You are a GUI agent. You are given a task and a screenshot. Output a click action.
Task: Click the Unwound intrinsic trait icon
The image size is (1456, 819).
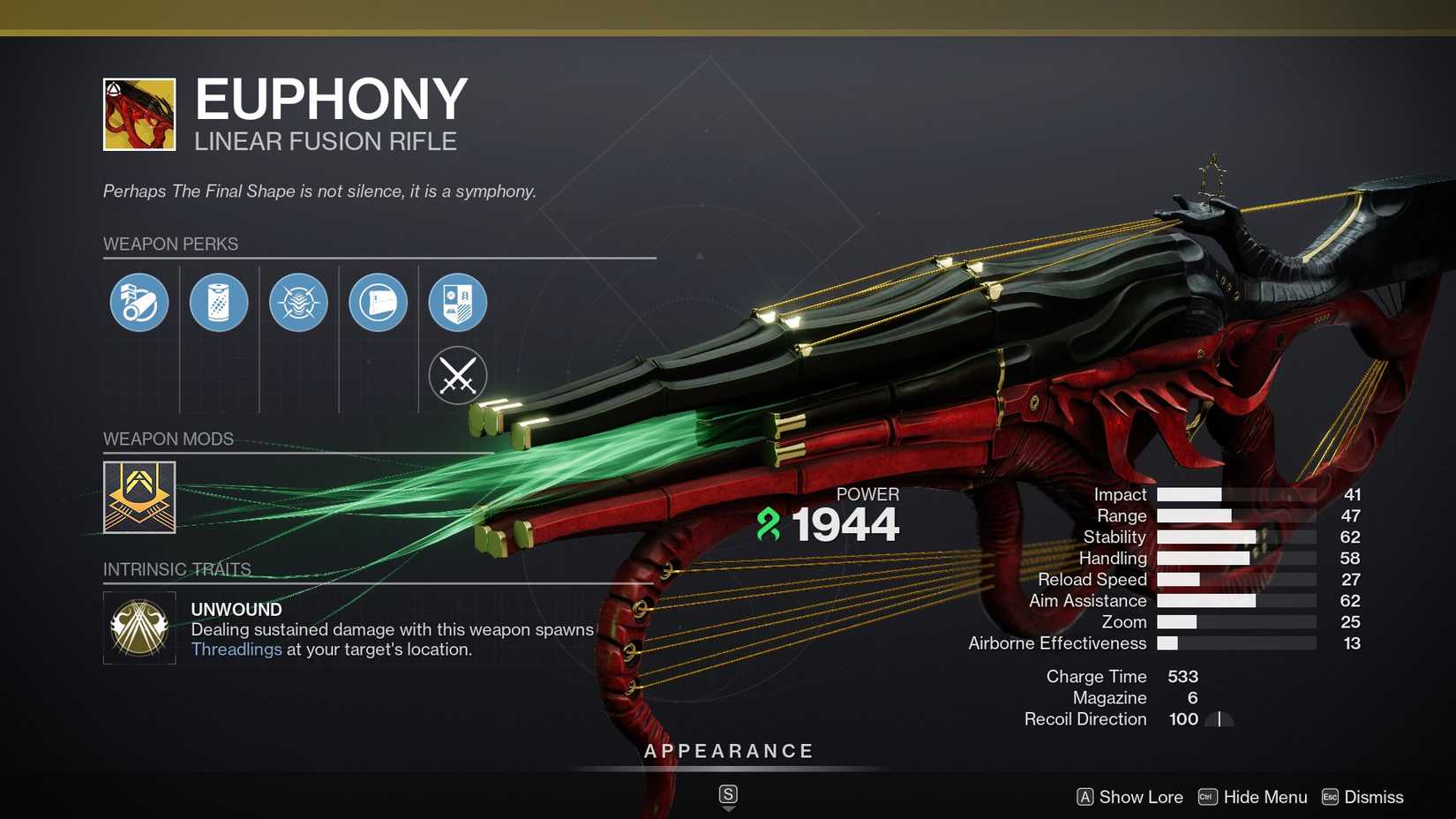(139, 627)
